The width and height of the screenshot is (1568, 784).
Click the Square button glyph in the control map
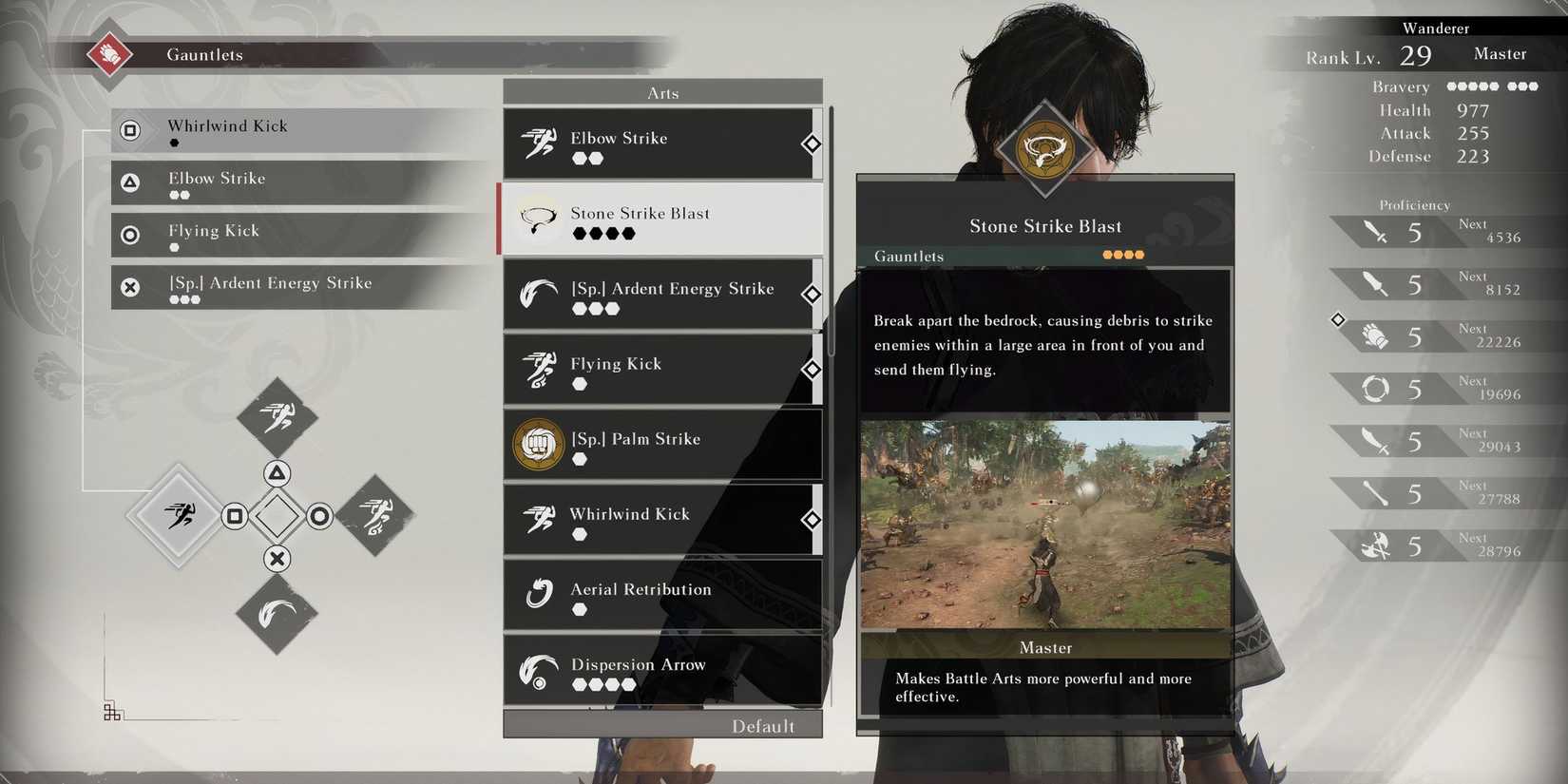(x=235, y=516)
